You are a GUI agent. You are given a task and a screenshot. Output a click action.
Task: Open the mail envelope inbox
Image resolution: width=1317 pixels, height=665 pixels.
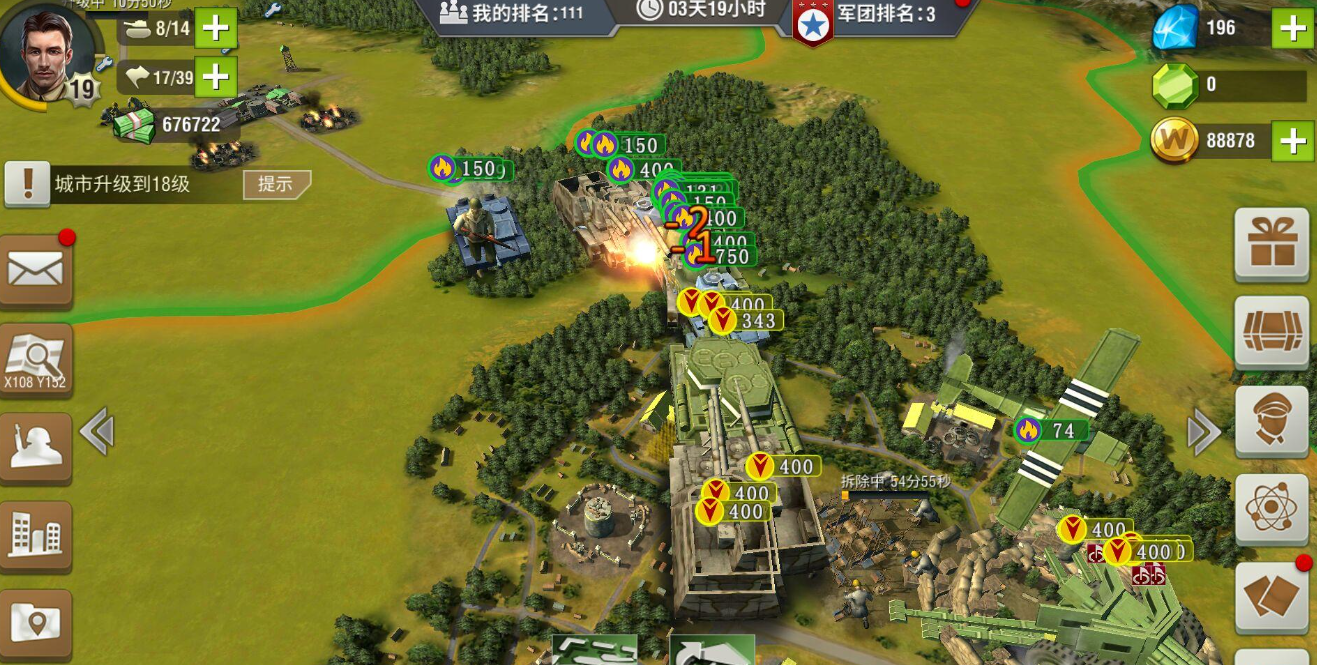pyautogui.click(x=36, y=270)
